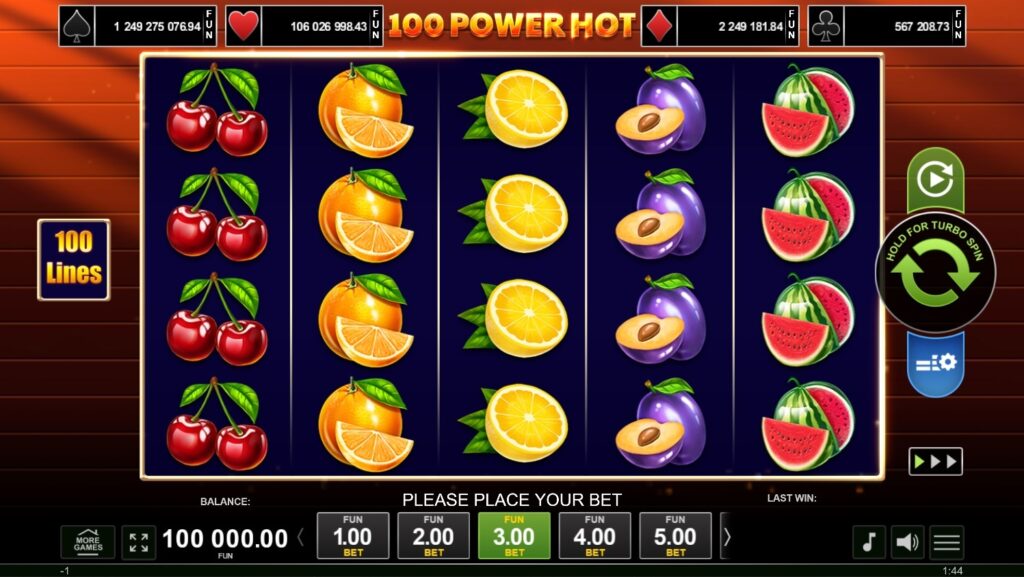1024x577 pixels.
Task: Select the 1.00 FUN bet
Action: tap(353, 536)
